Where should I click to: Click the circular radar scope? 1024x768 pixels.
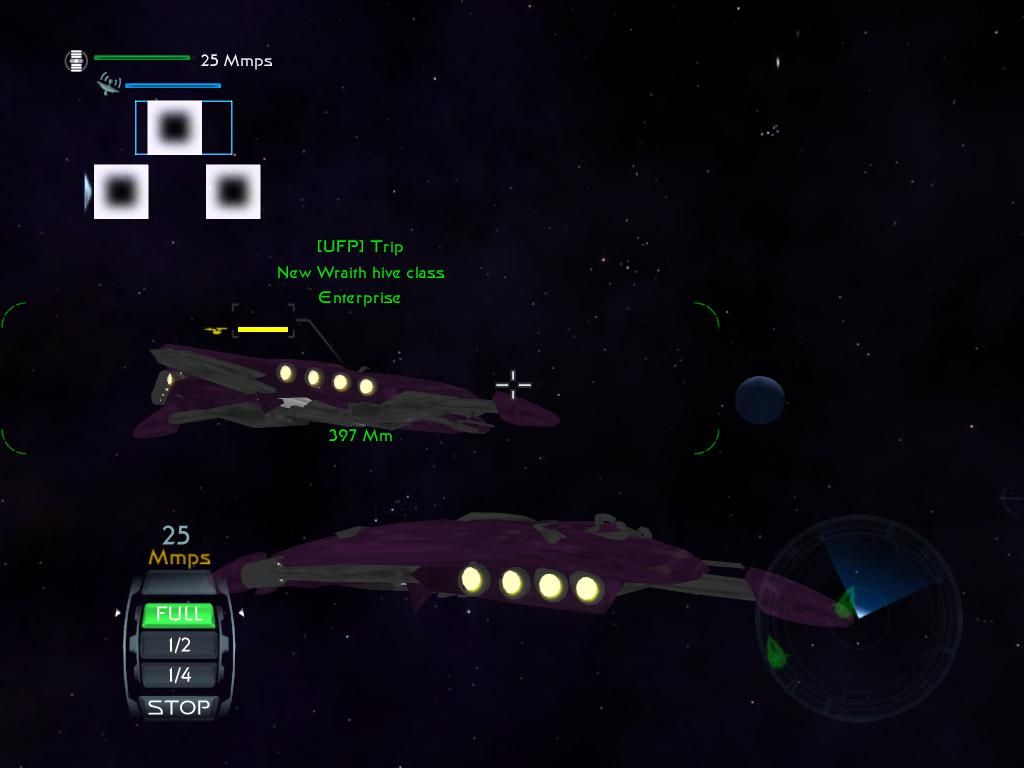click(858, 619)
